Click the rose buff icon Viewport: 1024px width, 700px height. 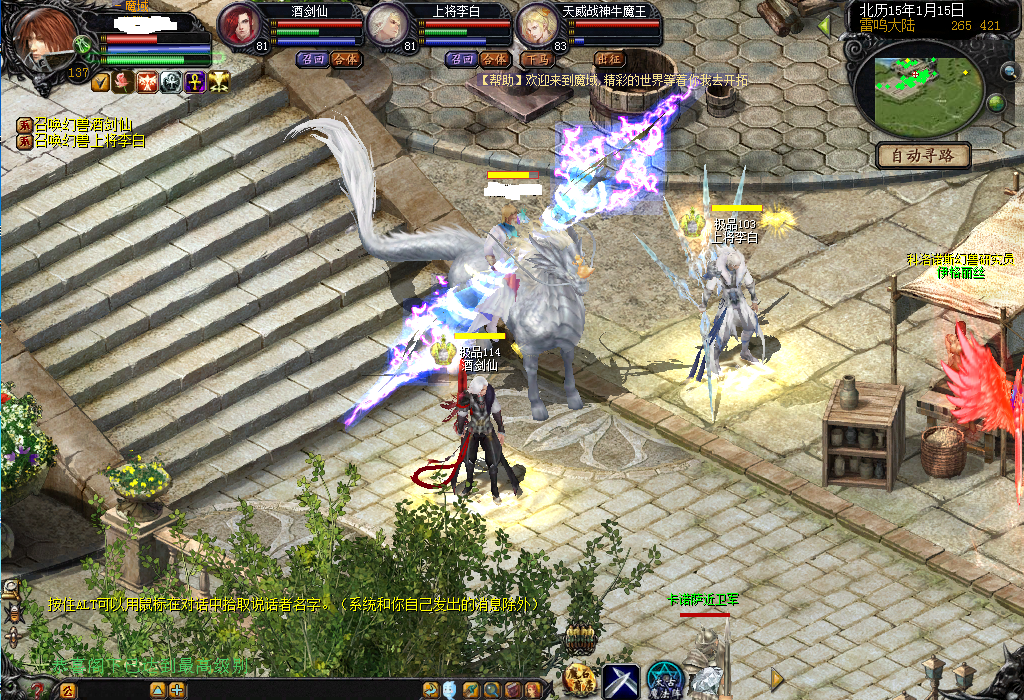point(123,82)
